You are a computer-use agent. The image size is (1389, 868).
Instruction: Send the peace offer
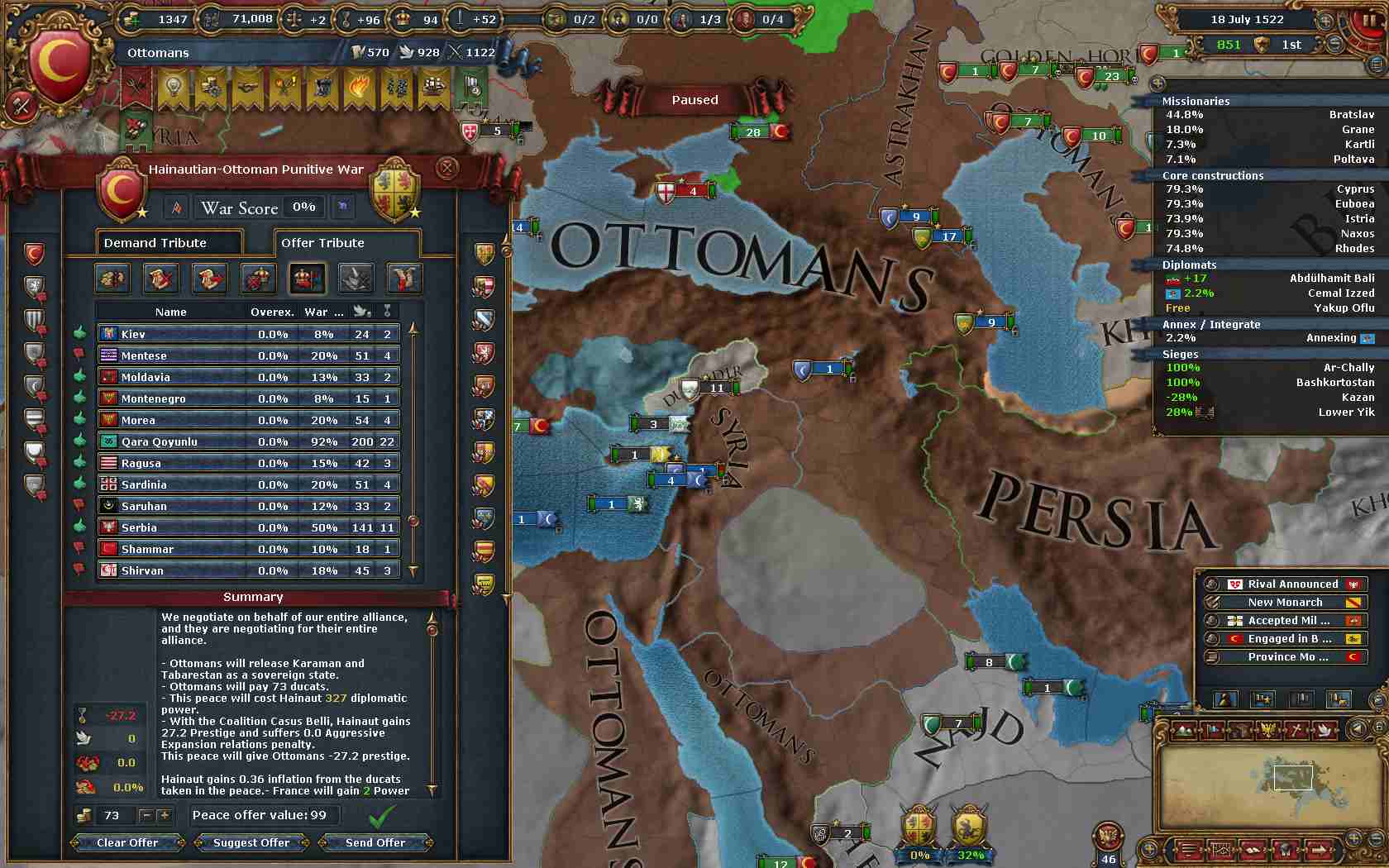point(375,842)
